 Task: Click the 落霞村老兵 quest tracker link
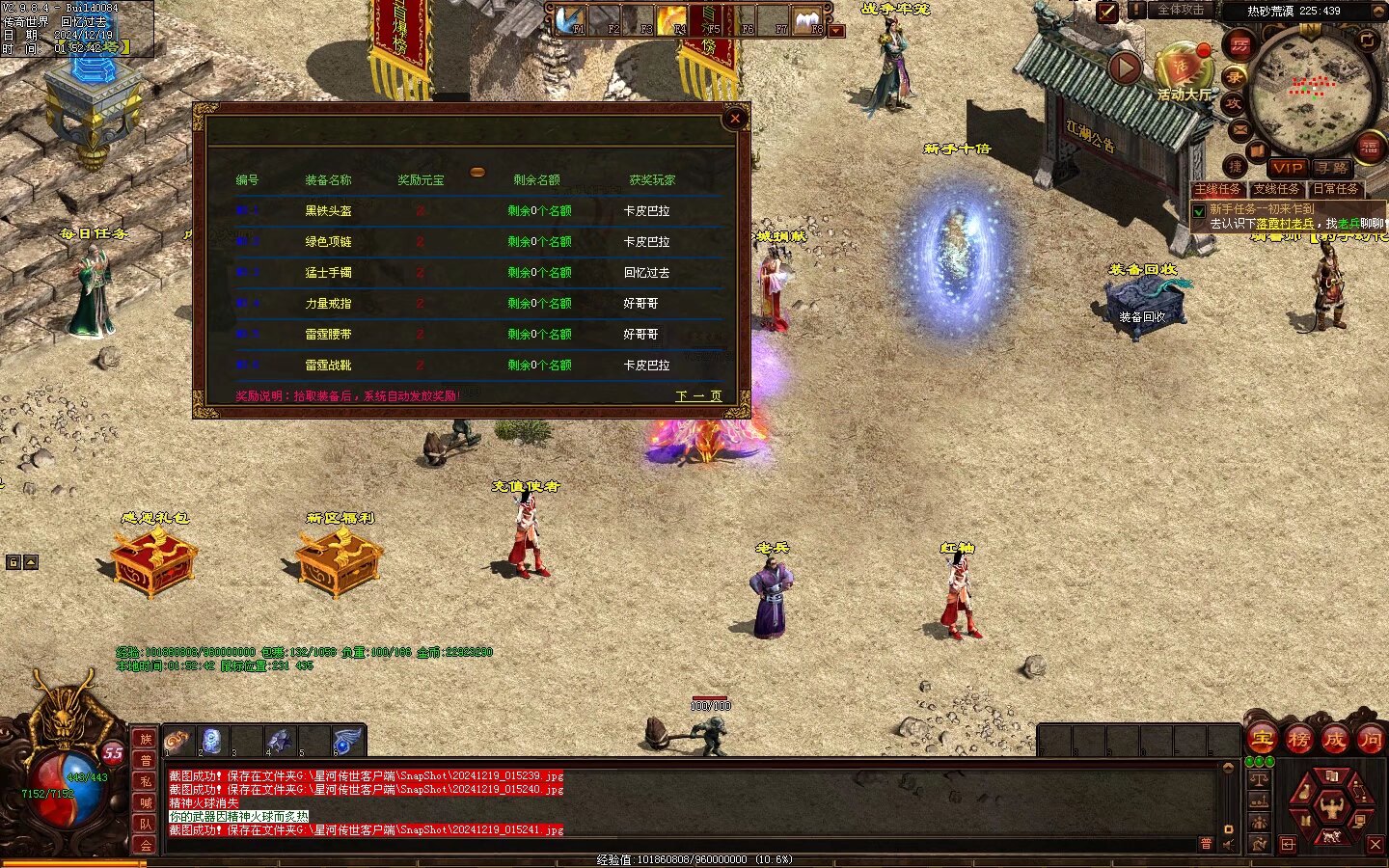tap(1285, 224)
